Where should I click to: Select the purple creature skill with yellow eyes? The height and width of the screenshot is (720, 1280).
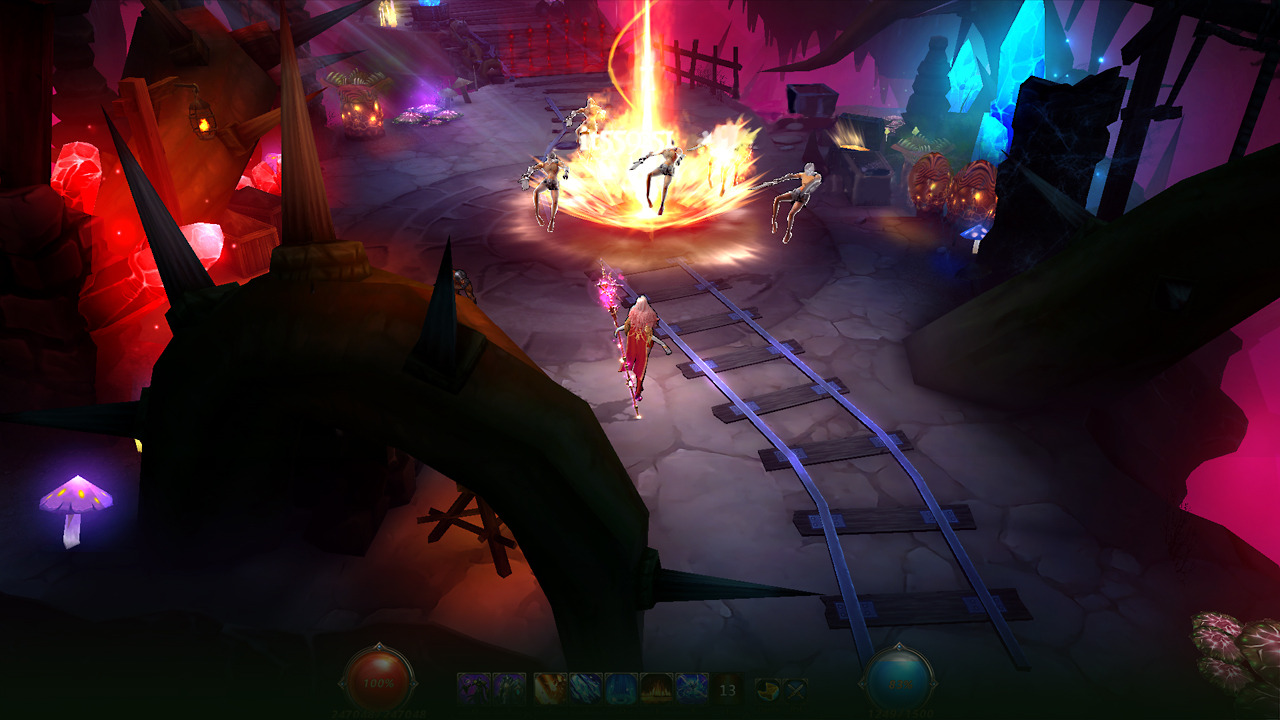coord(474,688)
